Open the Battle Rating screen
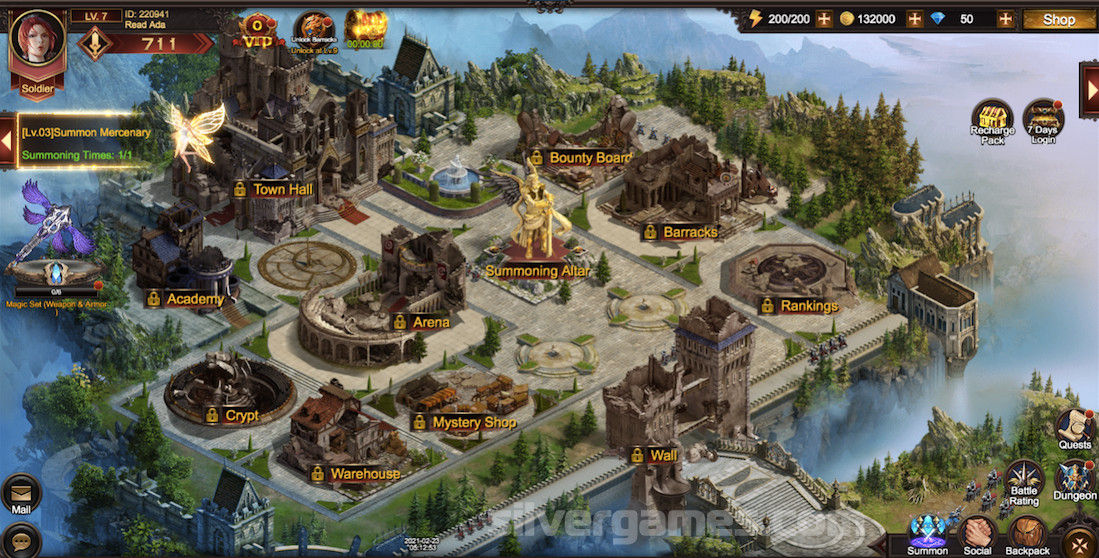1099x558 pixels. (x=1024, y=482)
